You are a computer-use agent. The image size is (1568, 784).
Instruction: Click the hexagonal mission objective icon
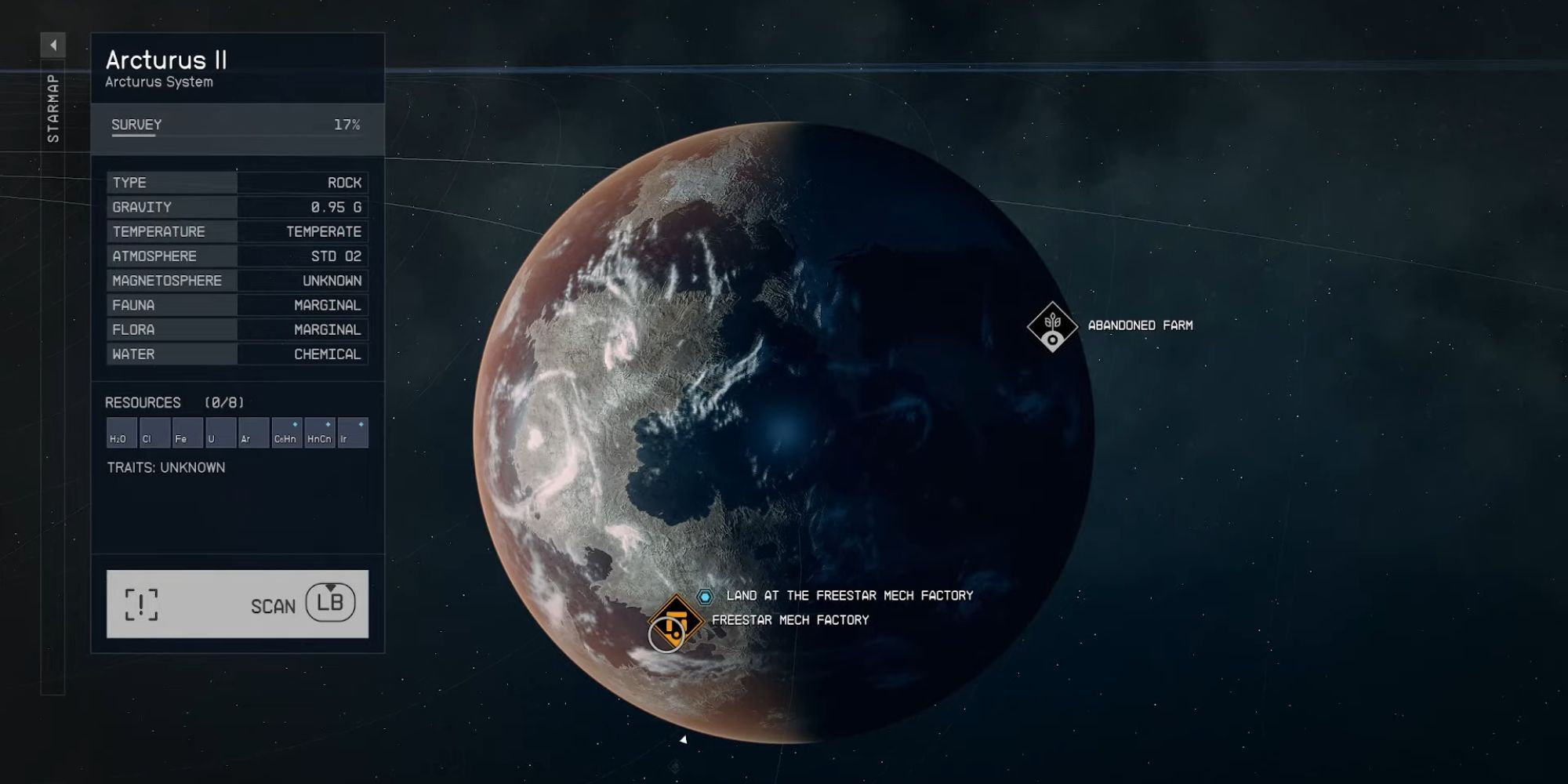pyautogui.click(x=706, y=596)
